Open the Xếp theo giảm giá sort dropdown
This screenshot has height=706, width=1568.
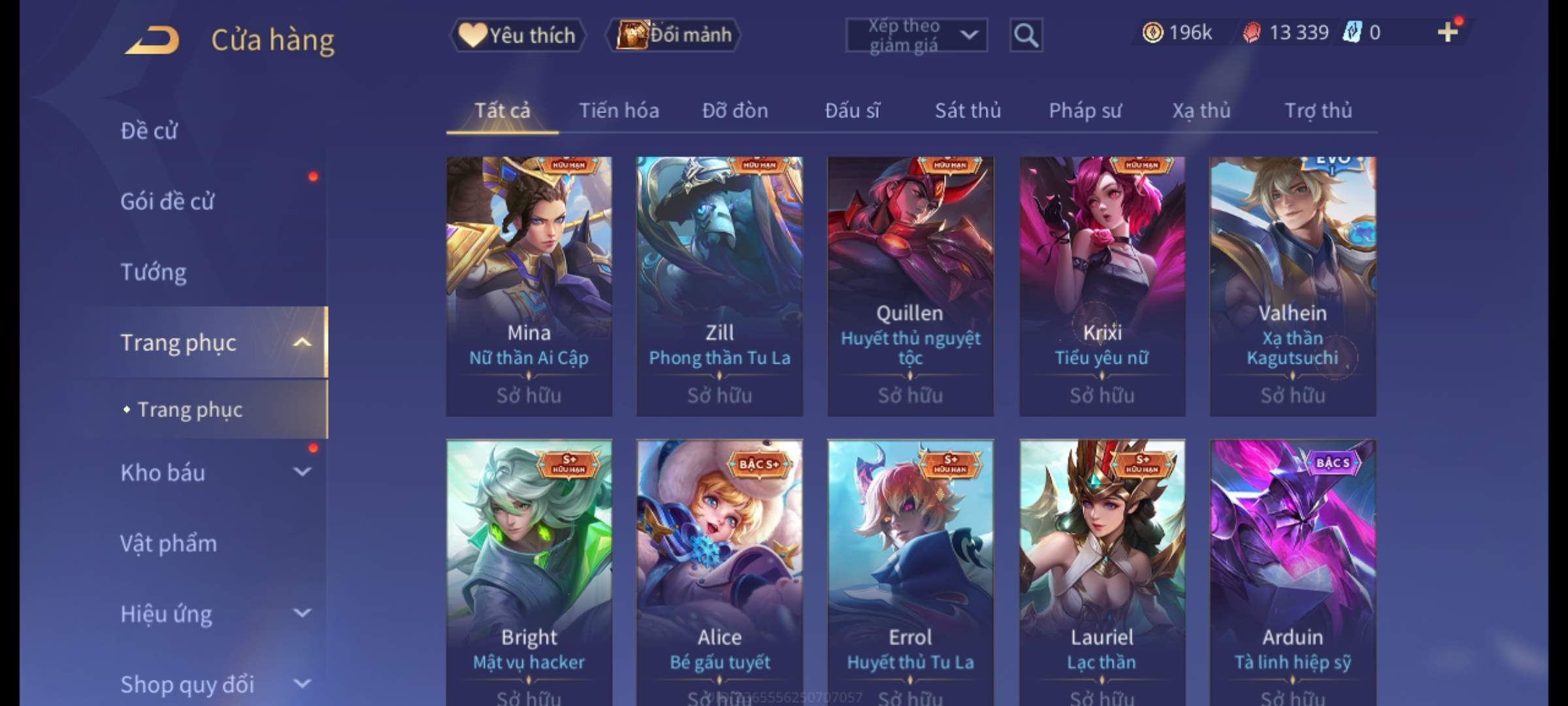pyautogui.click(x=916, y=35)
